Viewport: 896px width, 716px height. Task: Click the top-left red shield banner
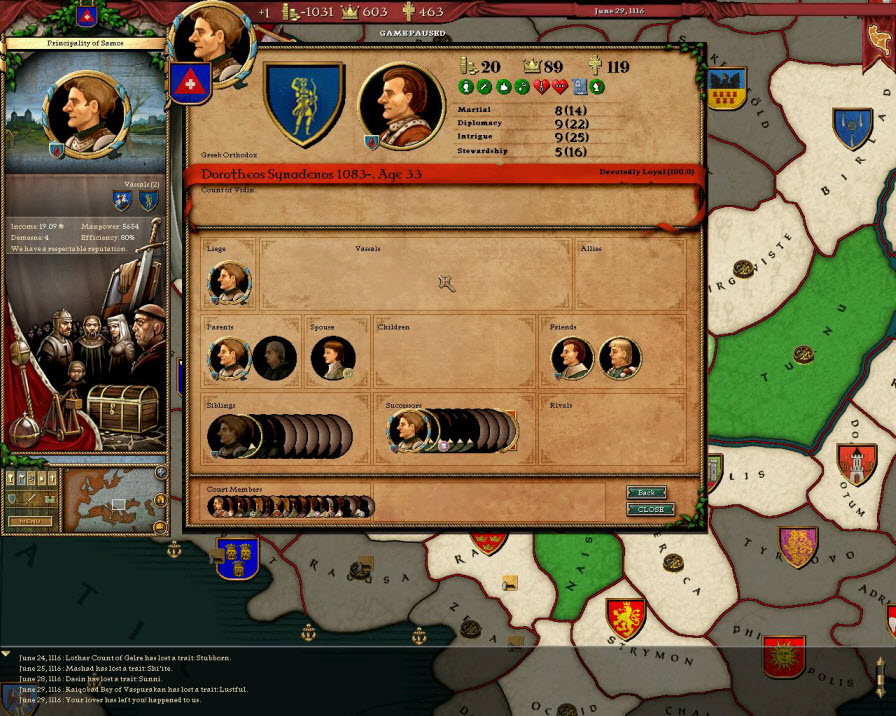[88, 15]
